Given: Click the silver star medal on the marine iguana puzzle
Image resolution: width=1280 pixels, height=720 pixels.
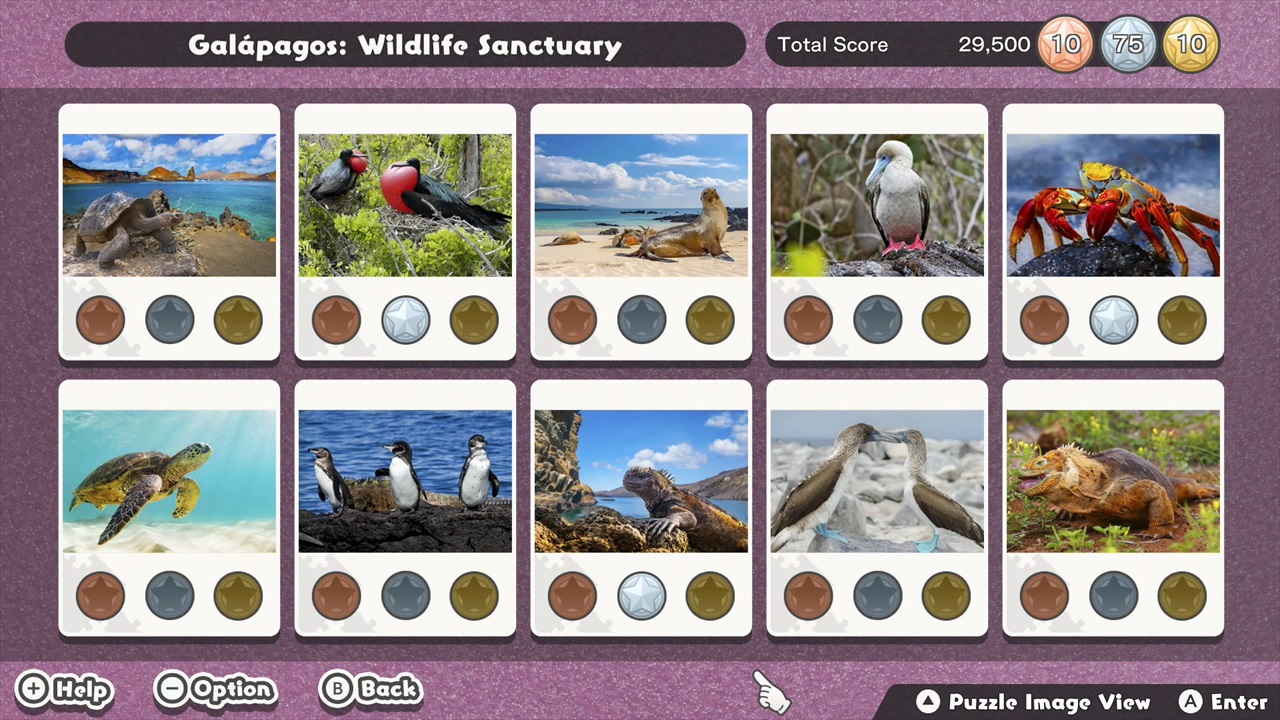Looking at the screenshot, I should tap(641, 595).
